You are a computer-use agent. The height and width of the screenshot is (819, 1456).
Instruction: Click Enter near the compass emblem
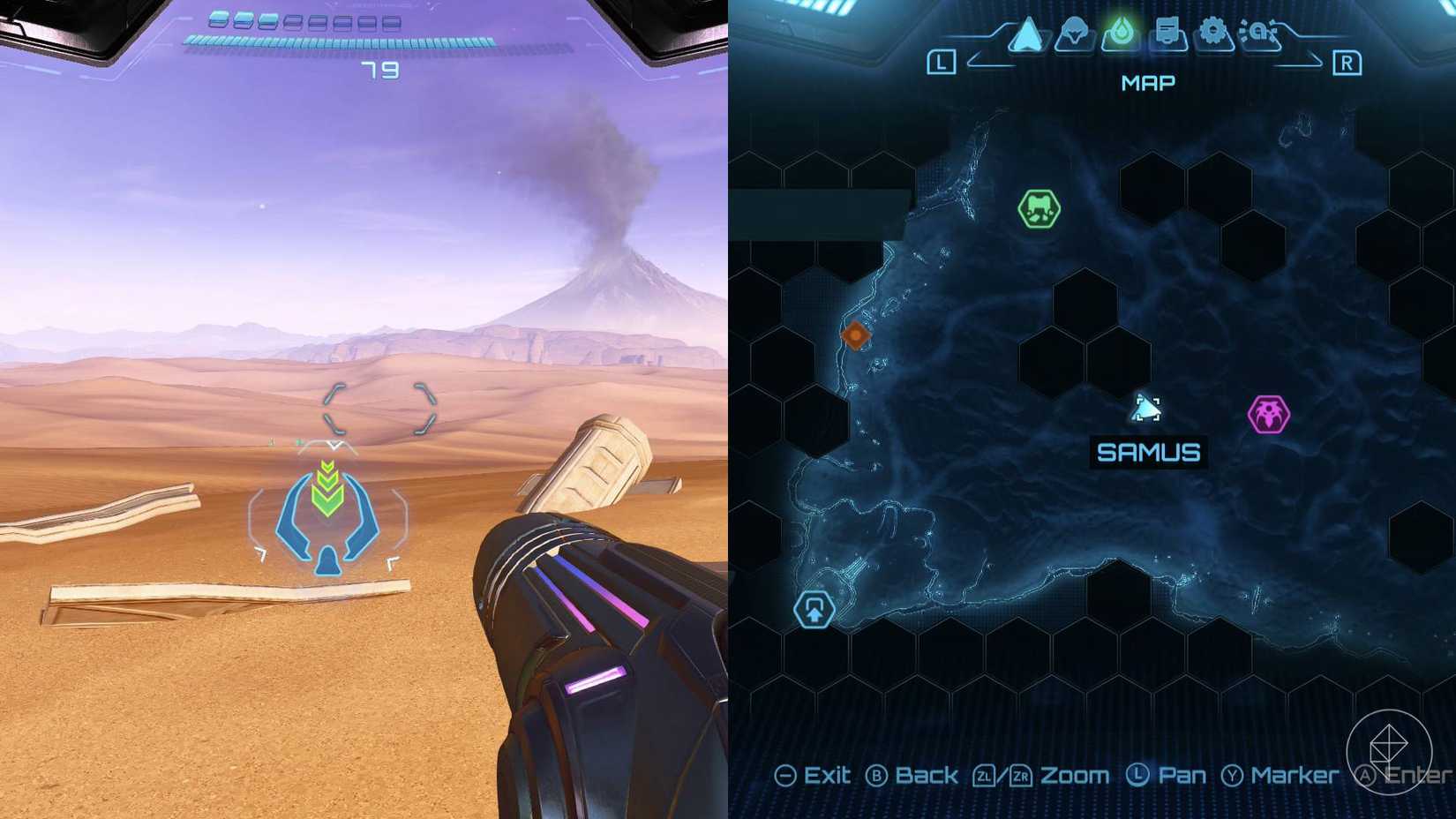coord(1412,777)
